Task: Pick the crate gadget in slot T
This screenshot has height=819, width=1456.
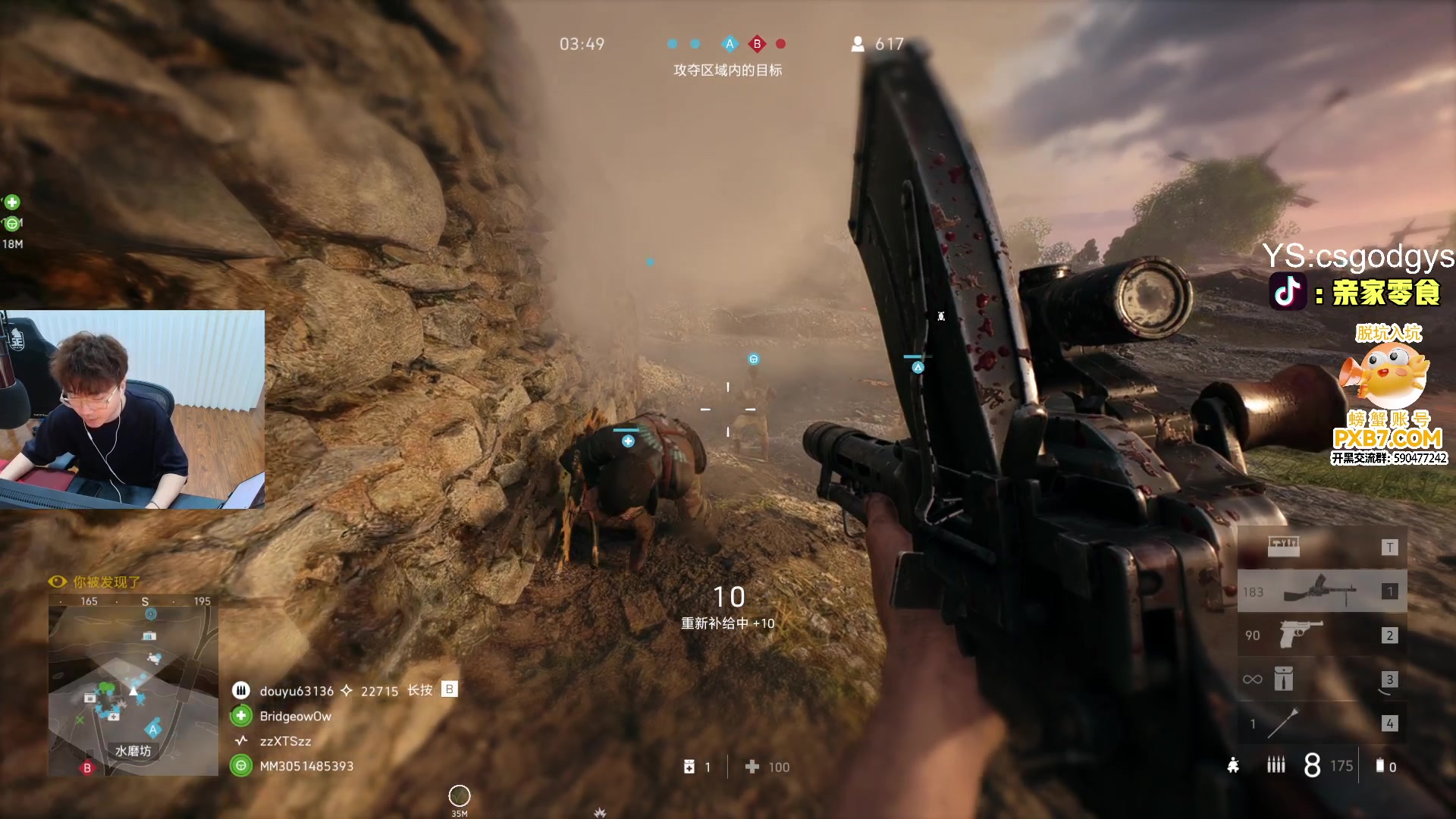Action: click(x=1322, y=547)
